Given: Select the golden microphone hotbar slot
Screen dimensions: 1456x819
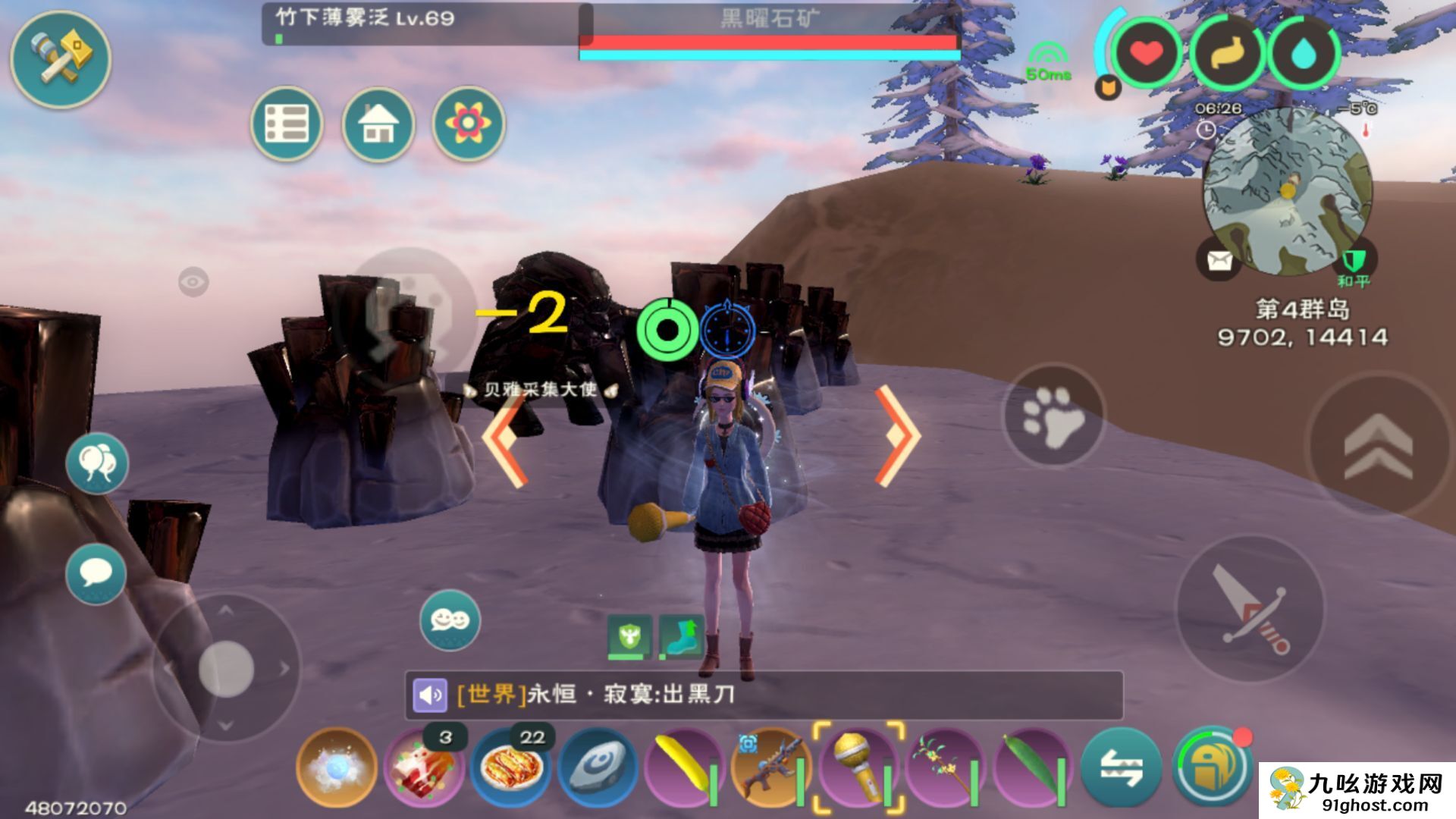Looking at the screenshot, I should (x=858, y=767).
